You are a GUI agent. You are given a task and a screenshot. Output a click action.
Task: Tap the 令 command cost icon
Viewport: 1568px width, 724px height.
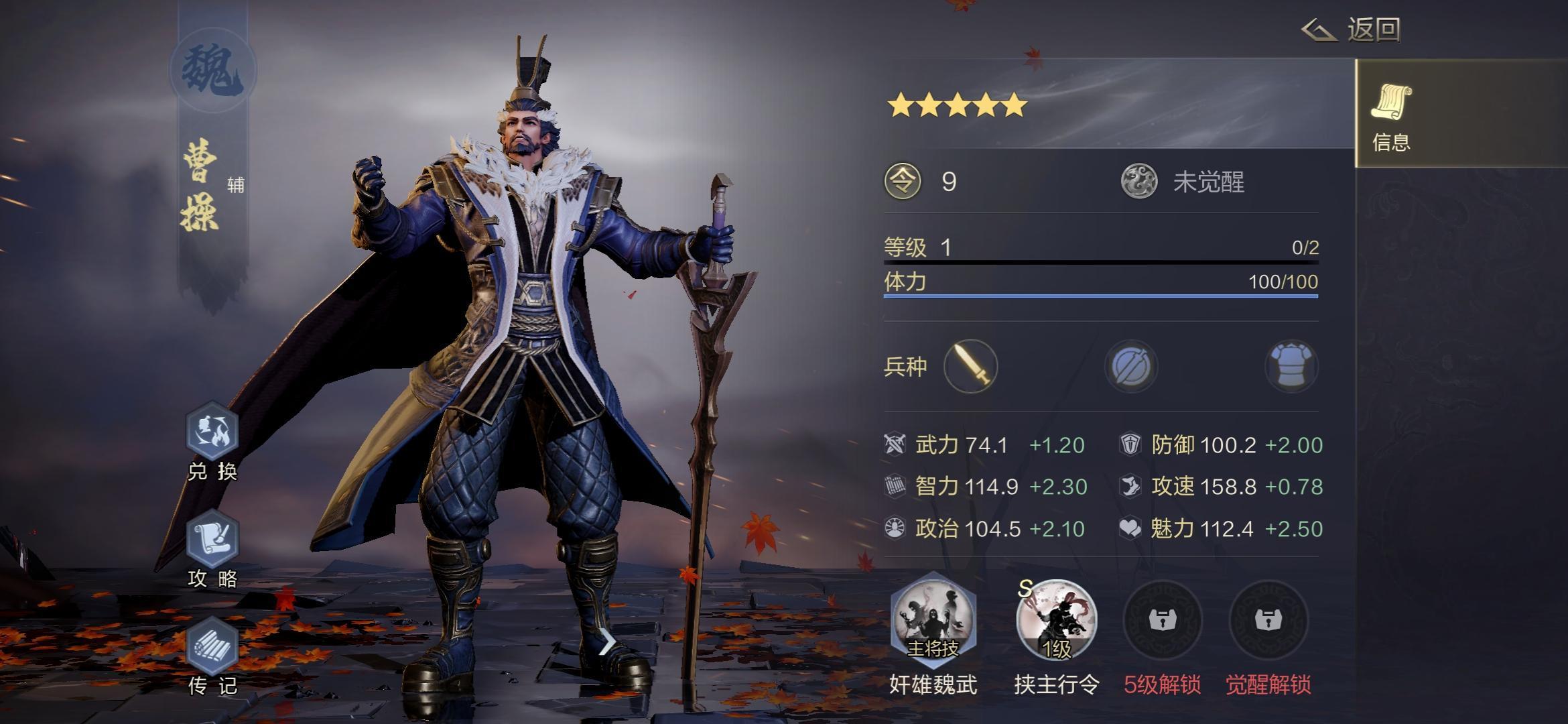pos(903,182)
